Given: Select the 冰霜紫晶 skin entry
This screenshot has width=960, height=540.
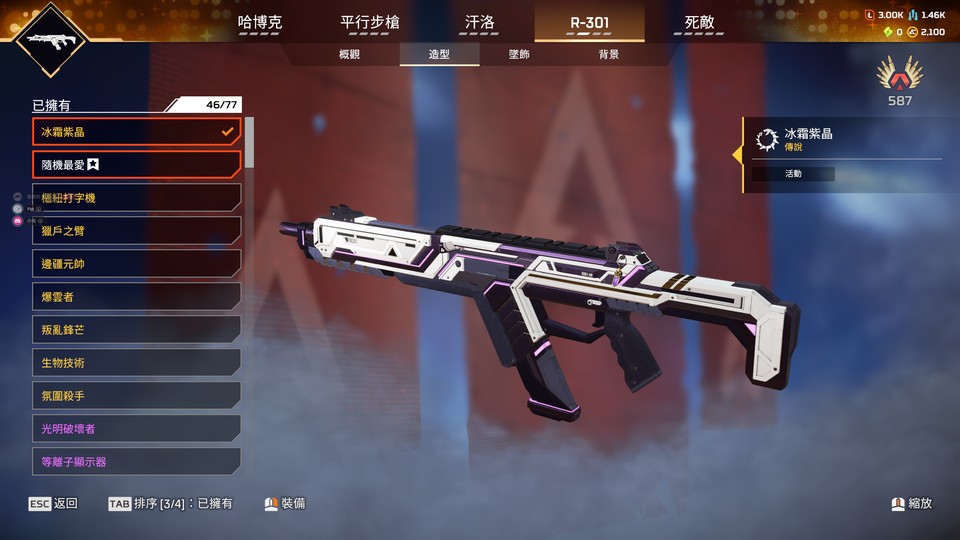Looking at the screenshot, I should pyautogui.click(x=136, y=131).
